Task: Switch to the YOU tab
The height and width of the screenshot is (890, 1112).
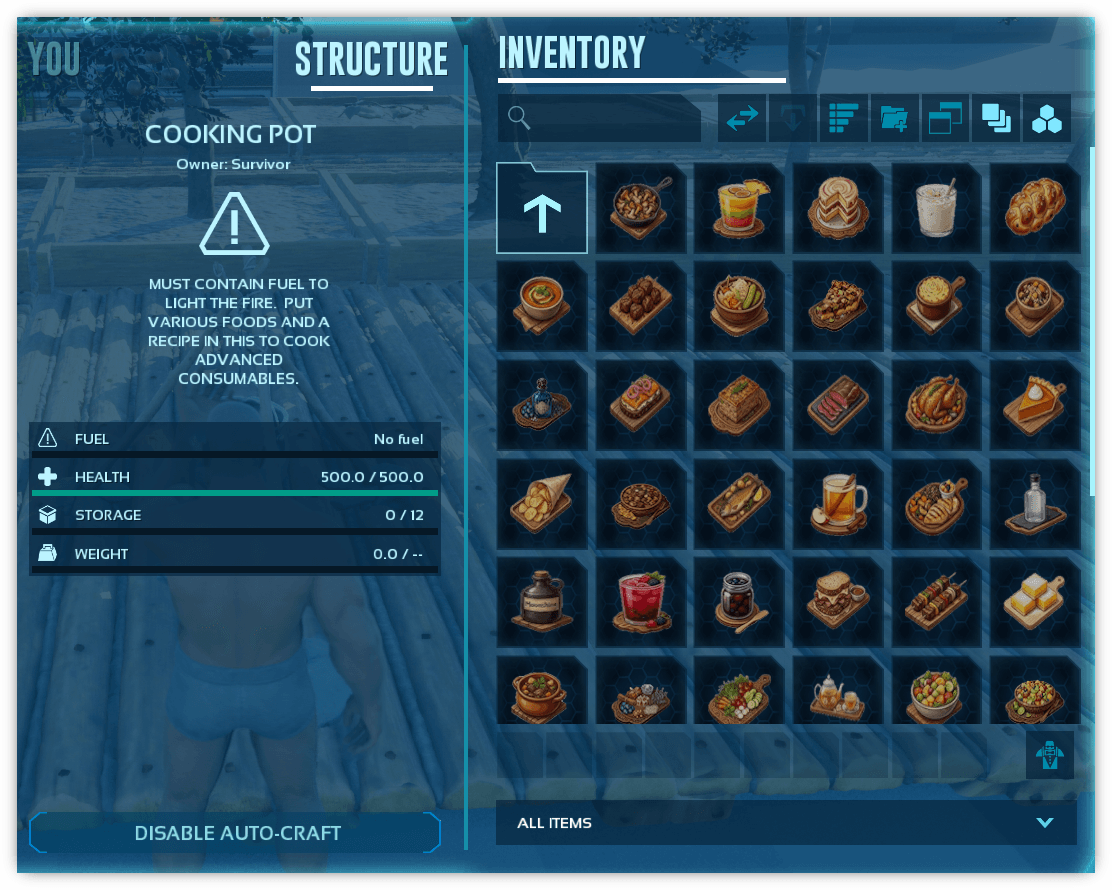Action: [54, 61]
